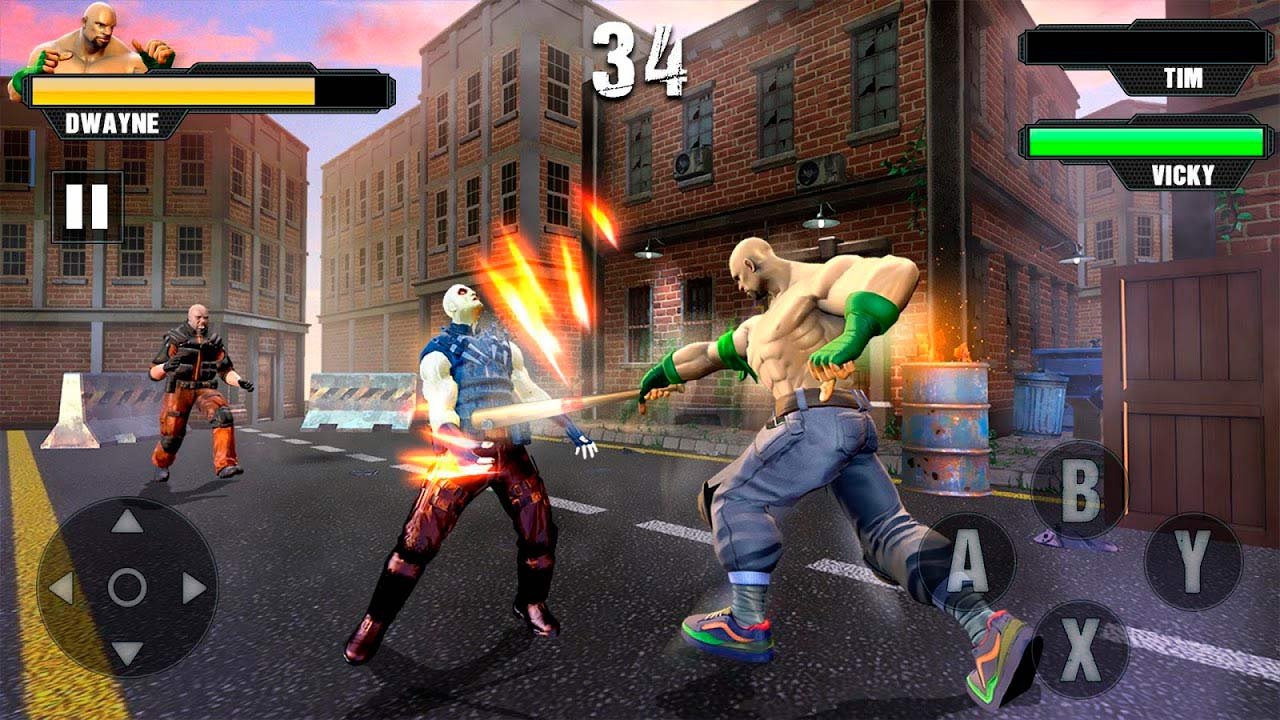Tap the center circle of the D-pad
The image size is (1280, 720).
pyautogui.click(x=127, y=588)
